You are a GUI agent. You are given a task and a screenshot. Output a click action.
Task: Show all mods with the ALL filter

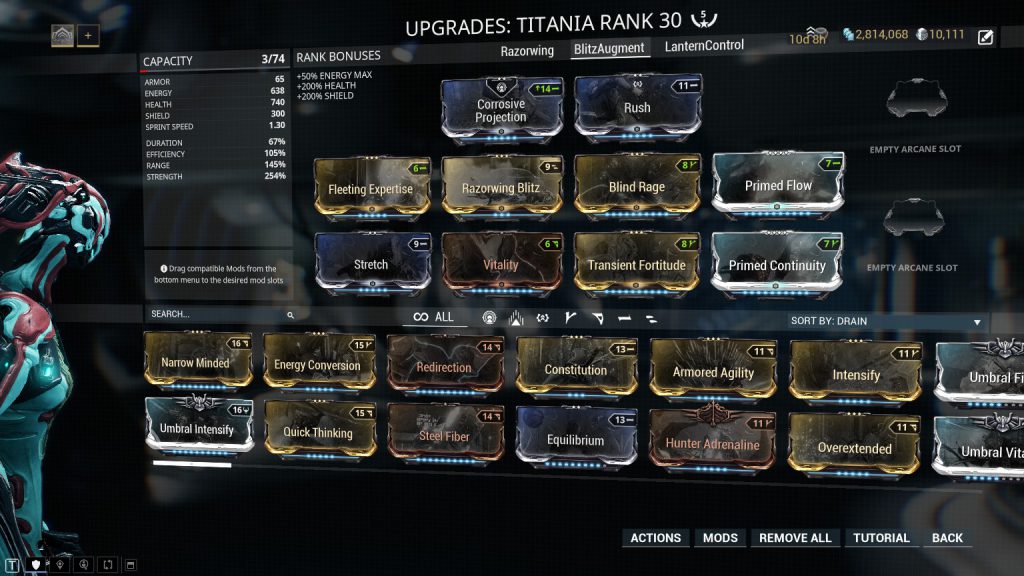434,317
